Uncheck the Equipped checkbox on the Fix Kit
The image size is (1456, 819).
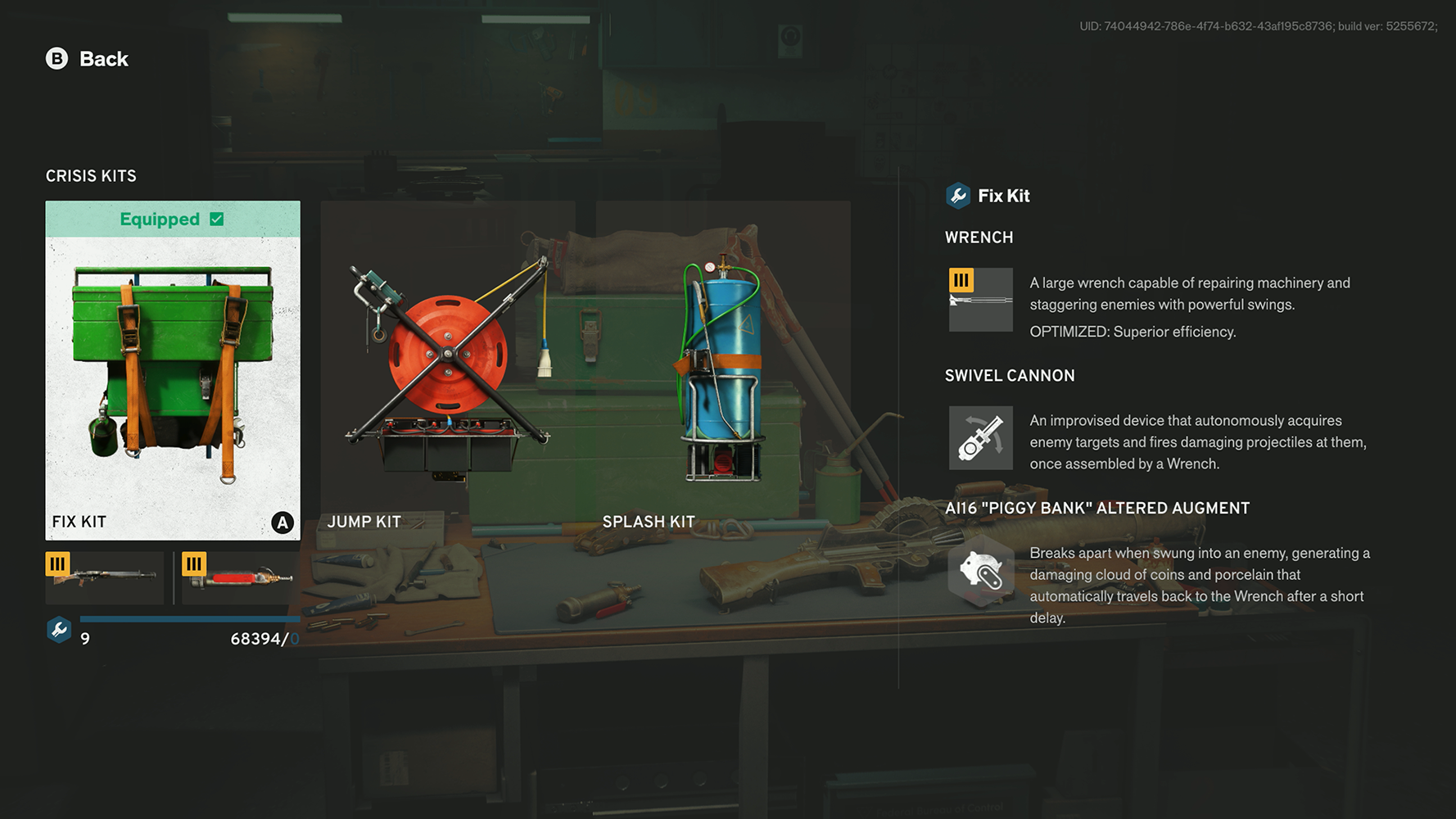(215, 219)
